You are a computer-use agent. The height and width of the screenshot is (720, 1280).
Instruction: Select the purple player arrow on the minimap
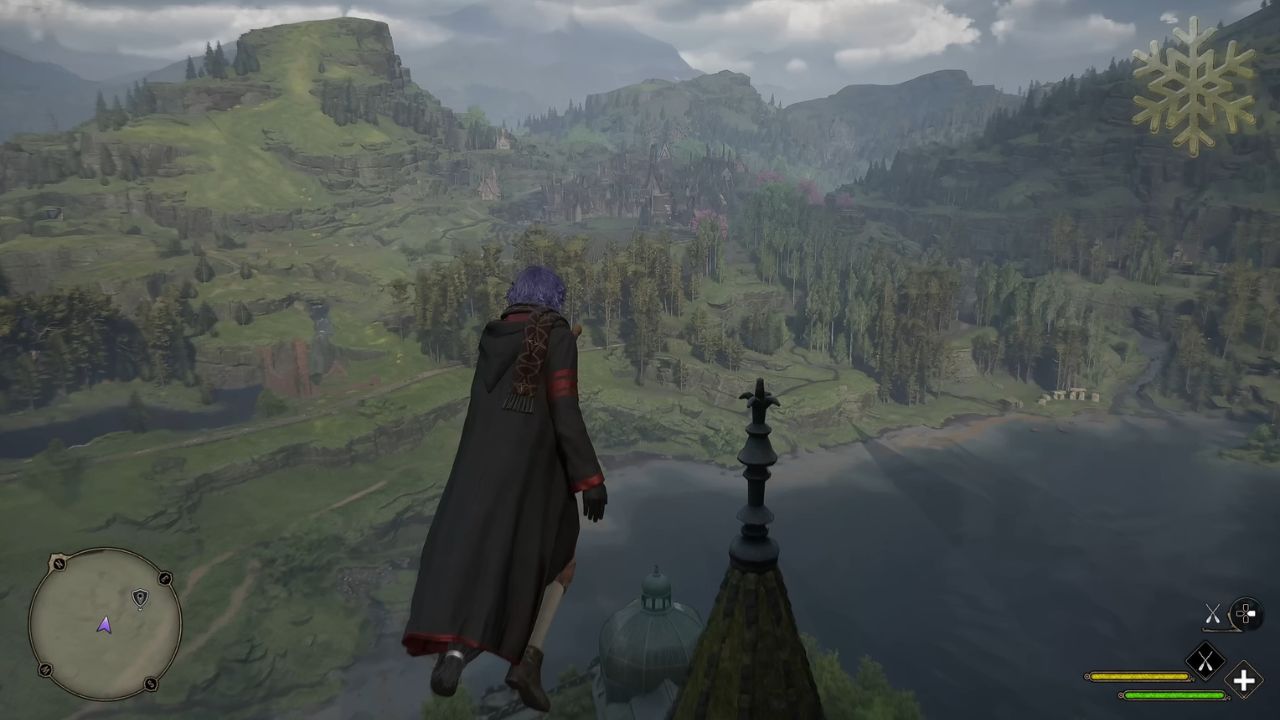point(106,627)
